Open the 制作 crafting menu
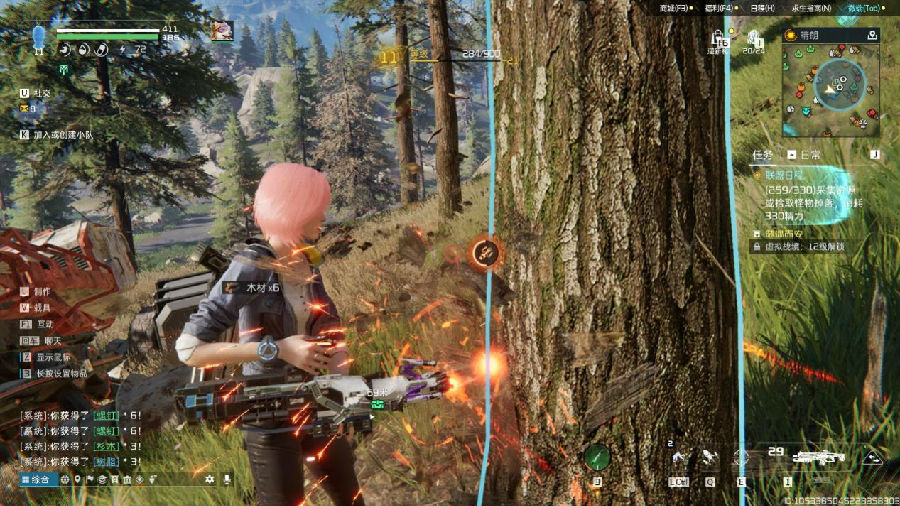900x506 pixels. pos(41,291)
